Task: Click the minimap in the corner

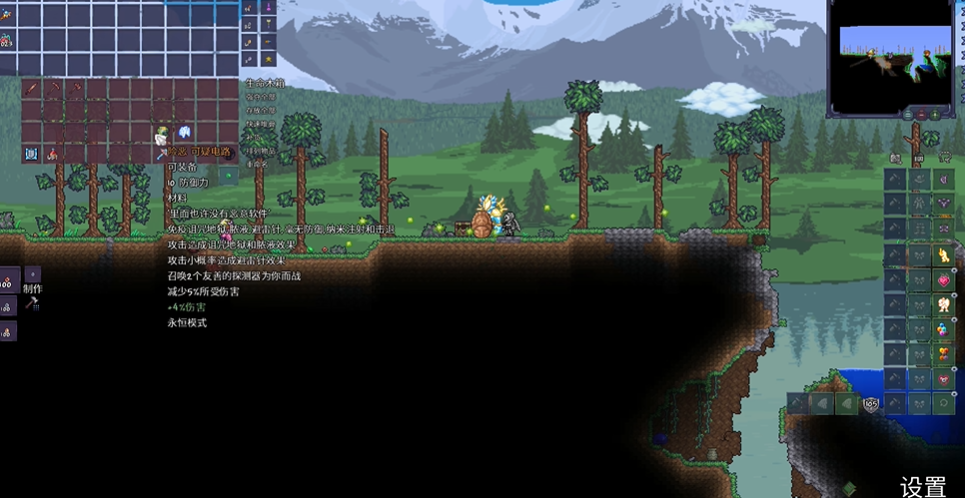Action: [889, 56]
